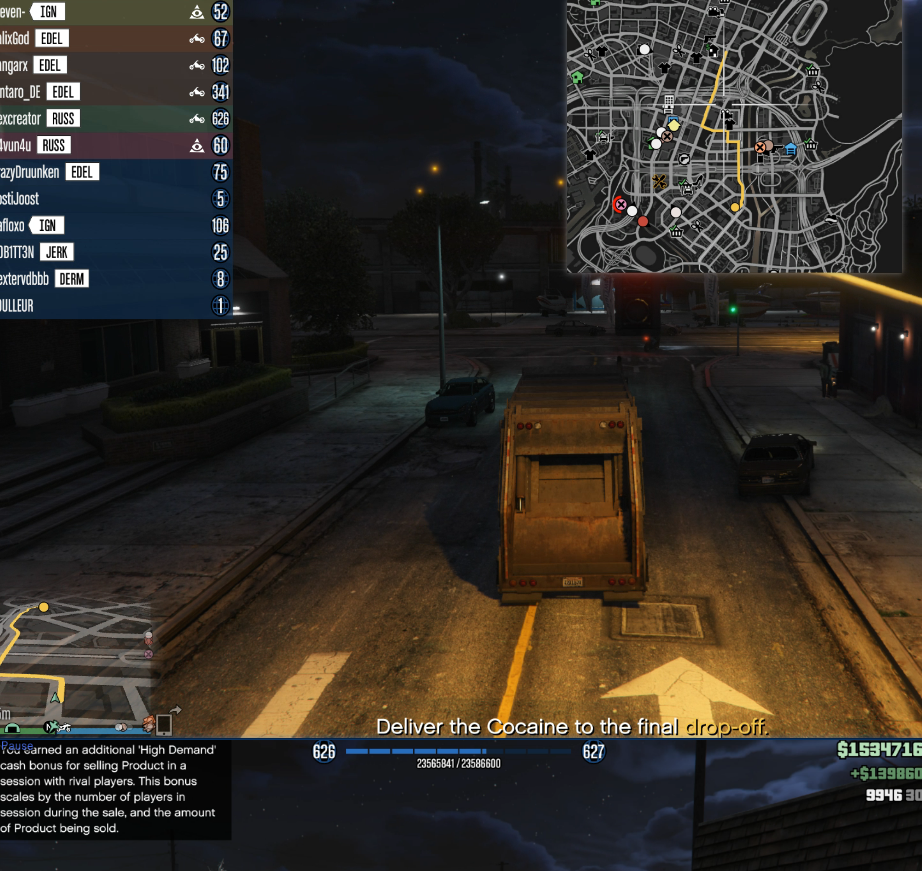Click the office building map marker
The image size is (922, 871).
click(668, 103)
